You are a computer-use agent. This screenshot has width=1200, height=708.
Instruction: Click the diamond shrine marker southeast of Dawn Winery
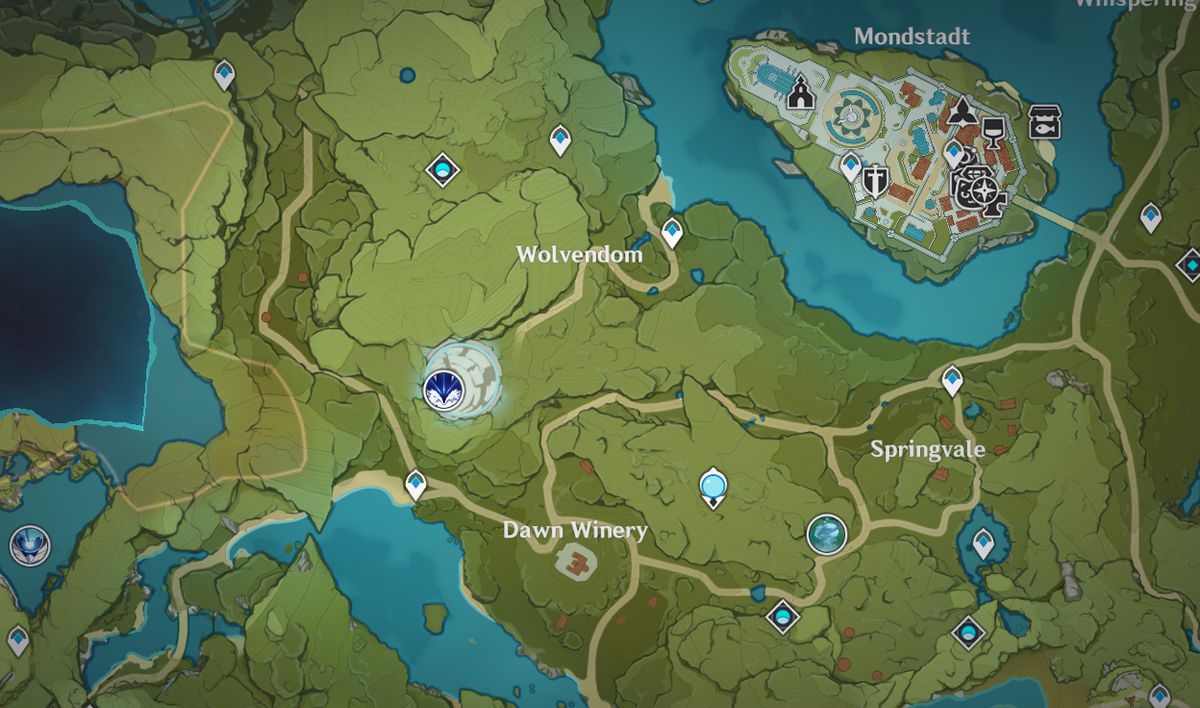782,615
